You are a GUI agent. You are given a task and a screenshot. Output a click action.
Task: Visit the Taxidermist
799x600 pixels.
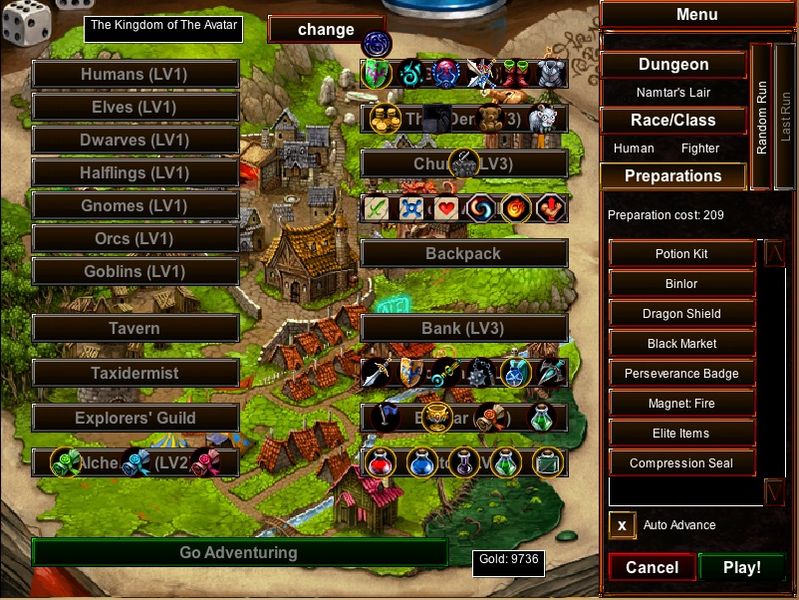(135, 373)
